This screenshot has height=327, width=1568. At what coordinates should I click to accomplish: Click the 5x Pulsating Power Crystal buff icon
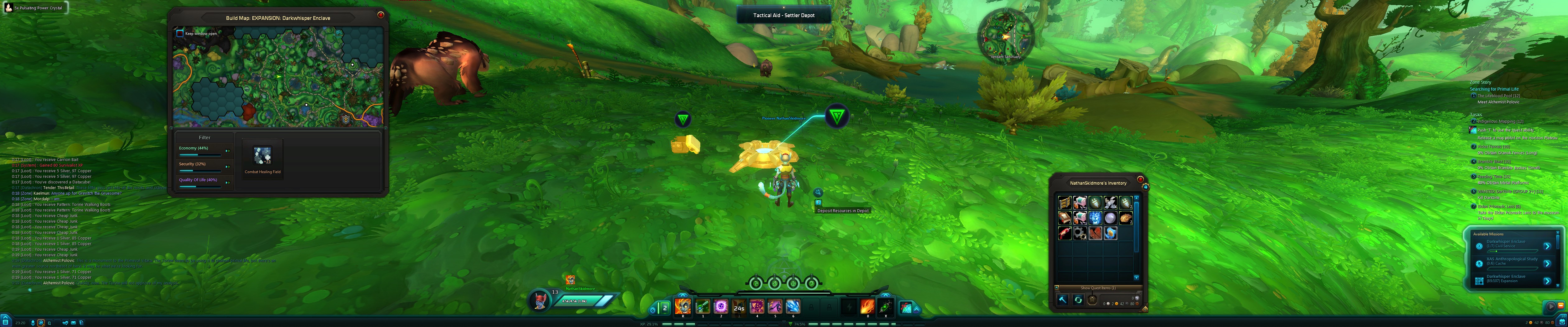tap(9, 7)
